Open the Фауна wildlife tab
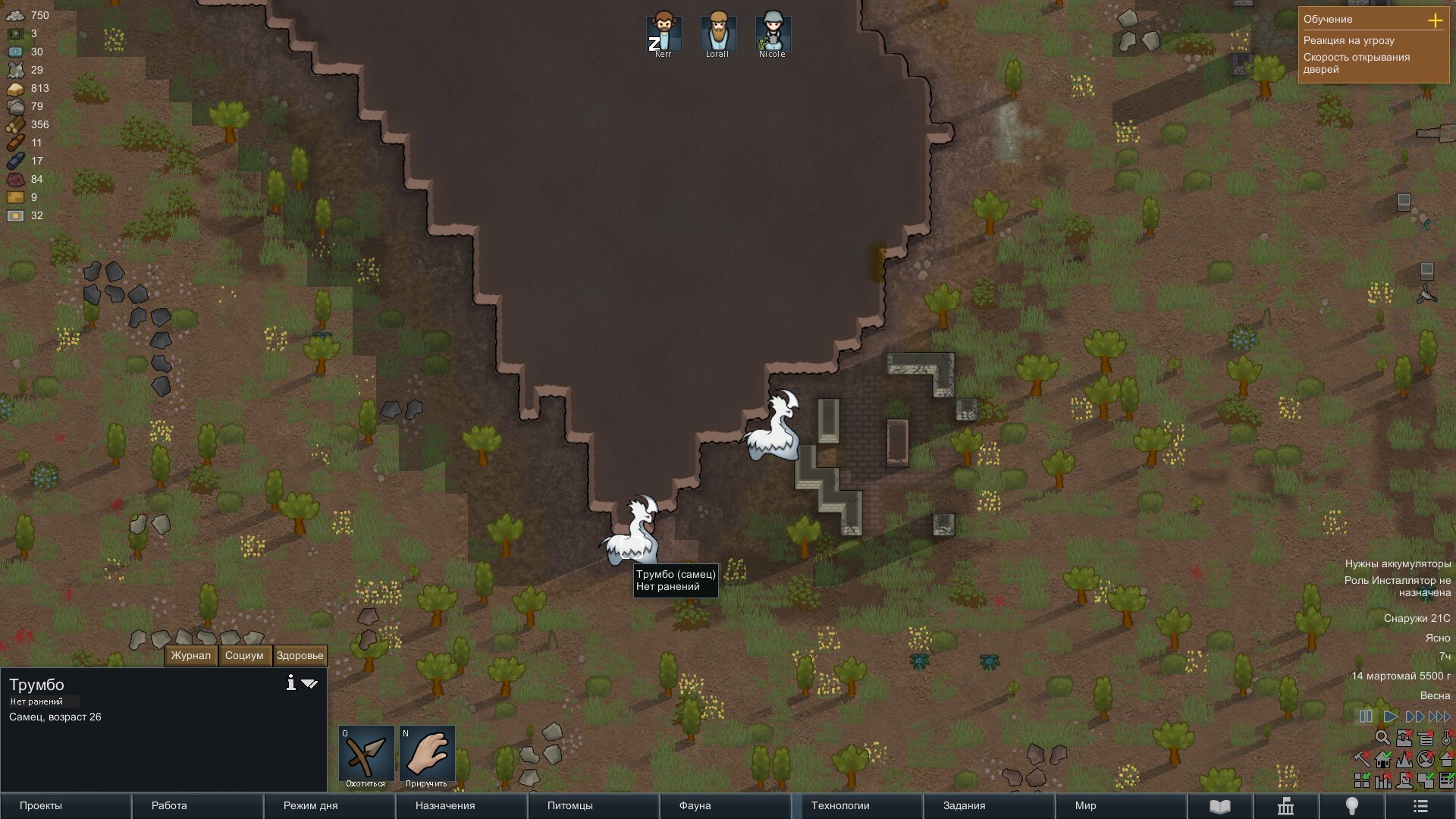 tap(725, 805)
